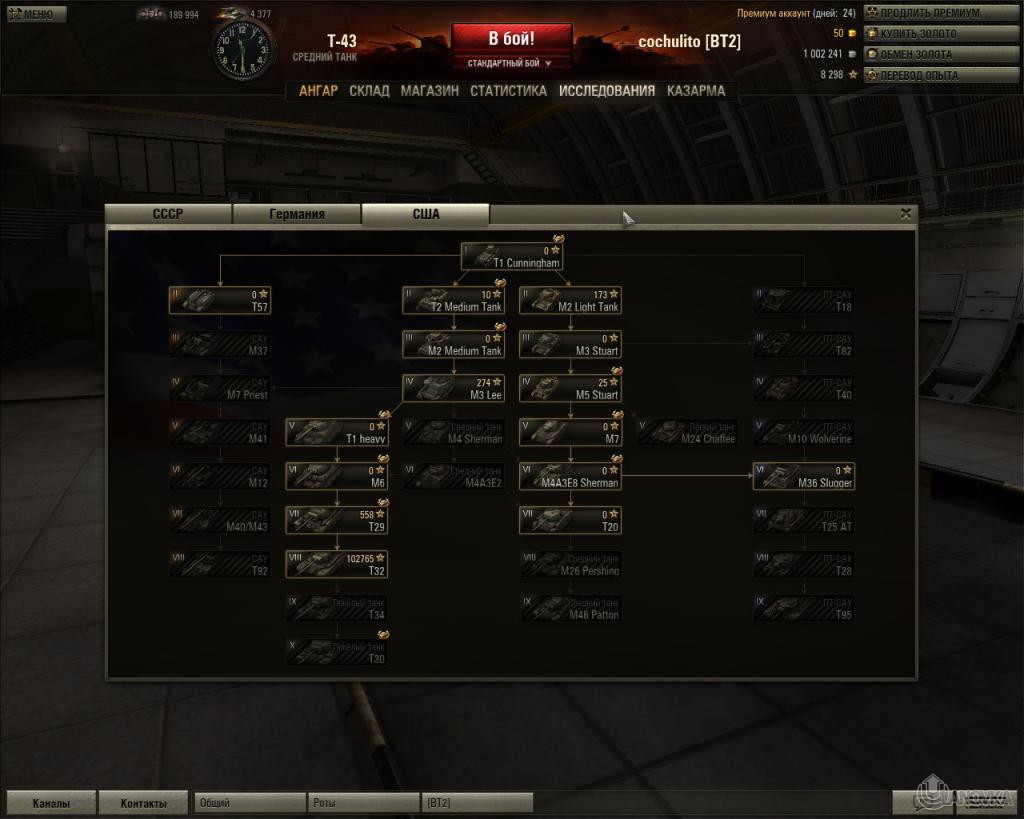
Task: Switch to the Германия nation tab
Action: coord(297,214)
